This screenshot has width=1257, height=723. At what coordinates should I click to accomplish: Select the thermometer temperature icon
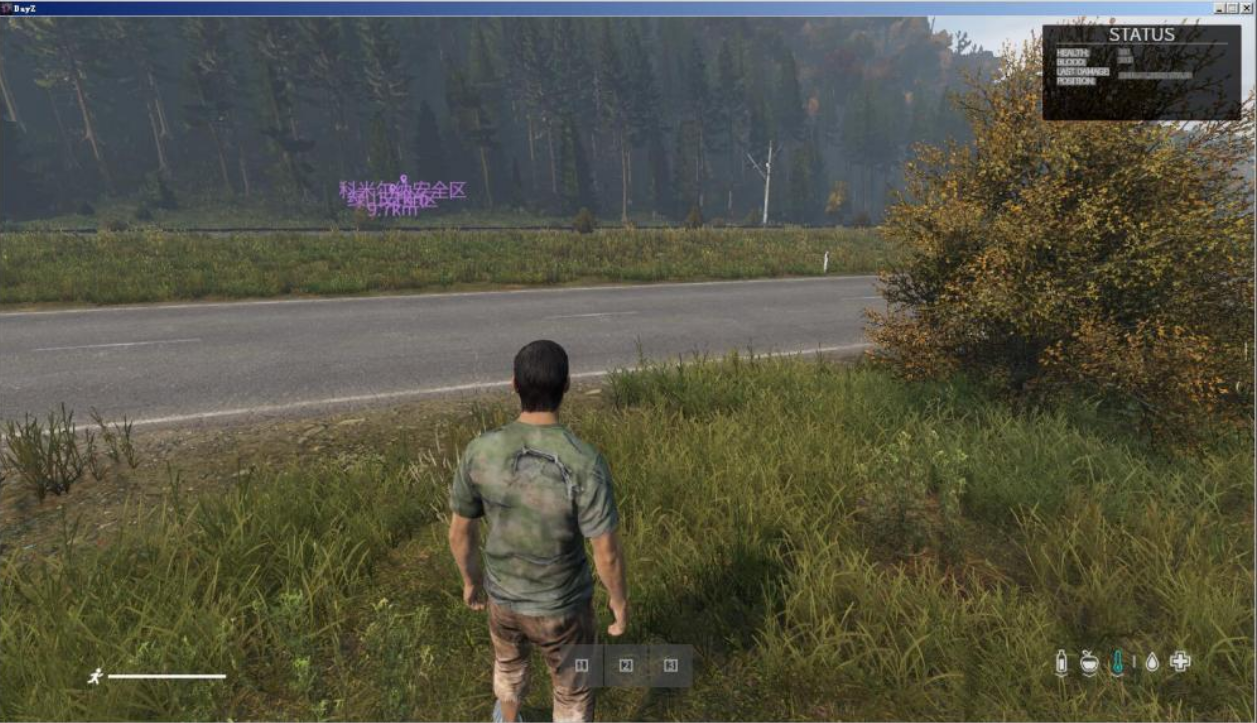[x=1117, y=662]
